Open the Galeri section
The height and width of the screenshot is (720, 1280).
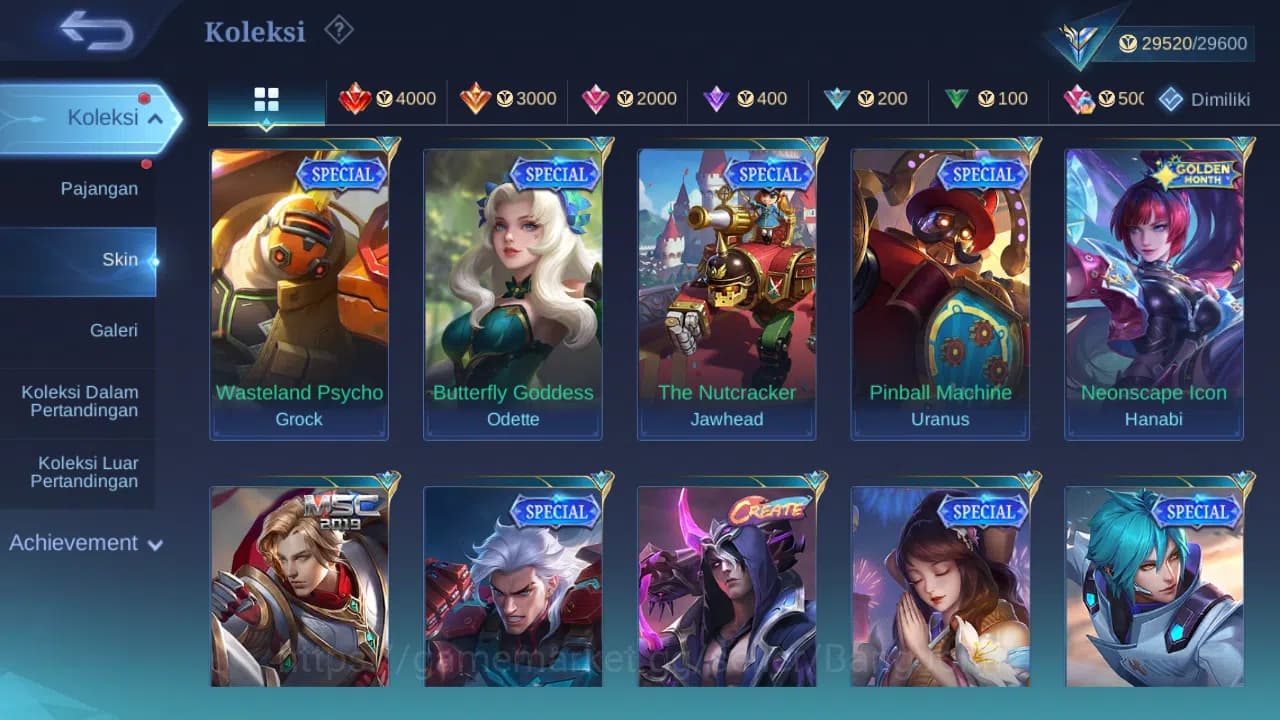pyautogui.click(x=114, y=330)
